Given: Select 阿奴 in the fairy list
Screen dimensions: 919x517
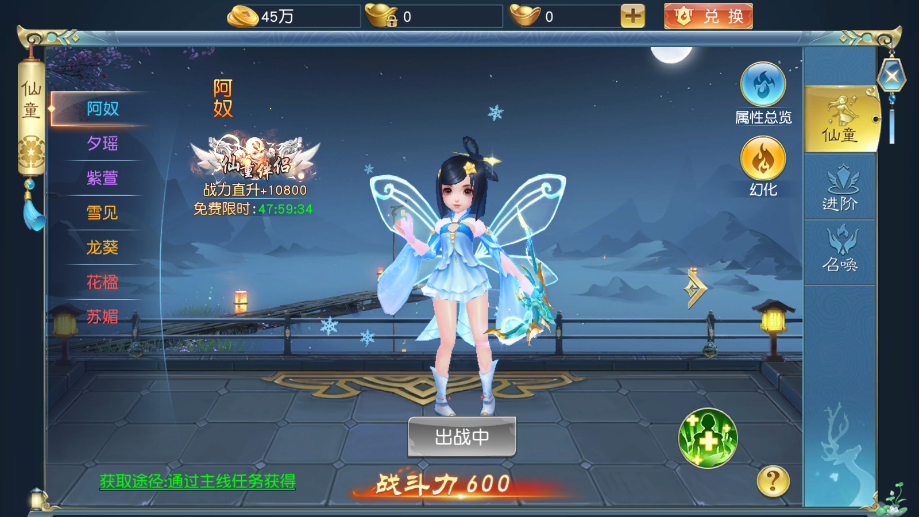Looking at the screenshot, I should click(x=102, y=109).
